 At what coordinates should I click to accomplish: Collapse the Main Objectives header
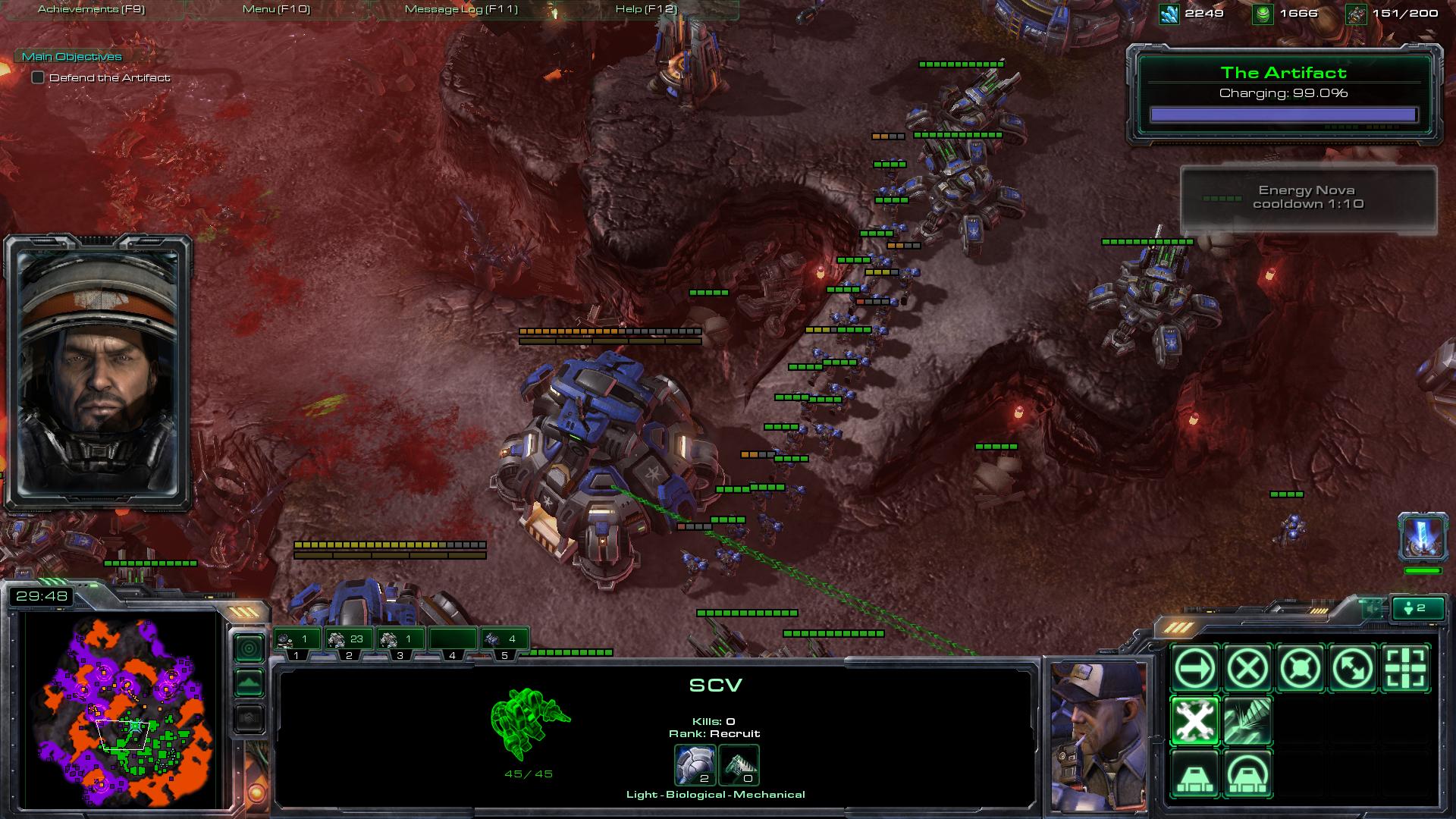point(71,57)
